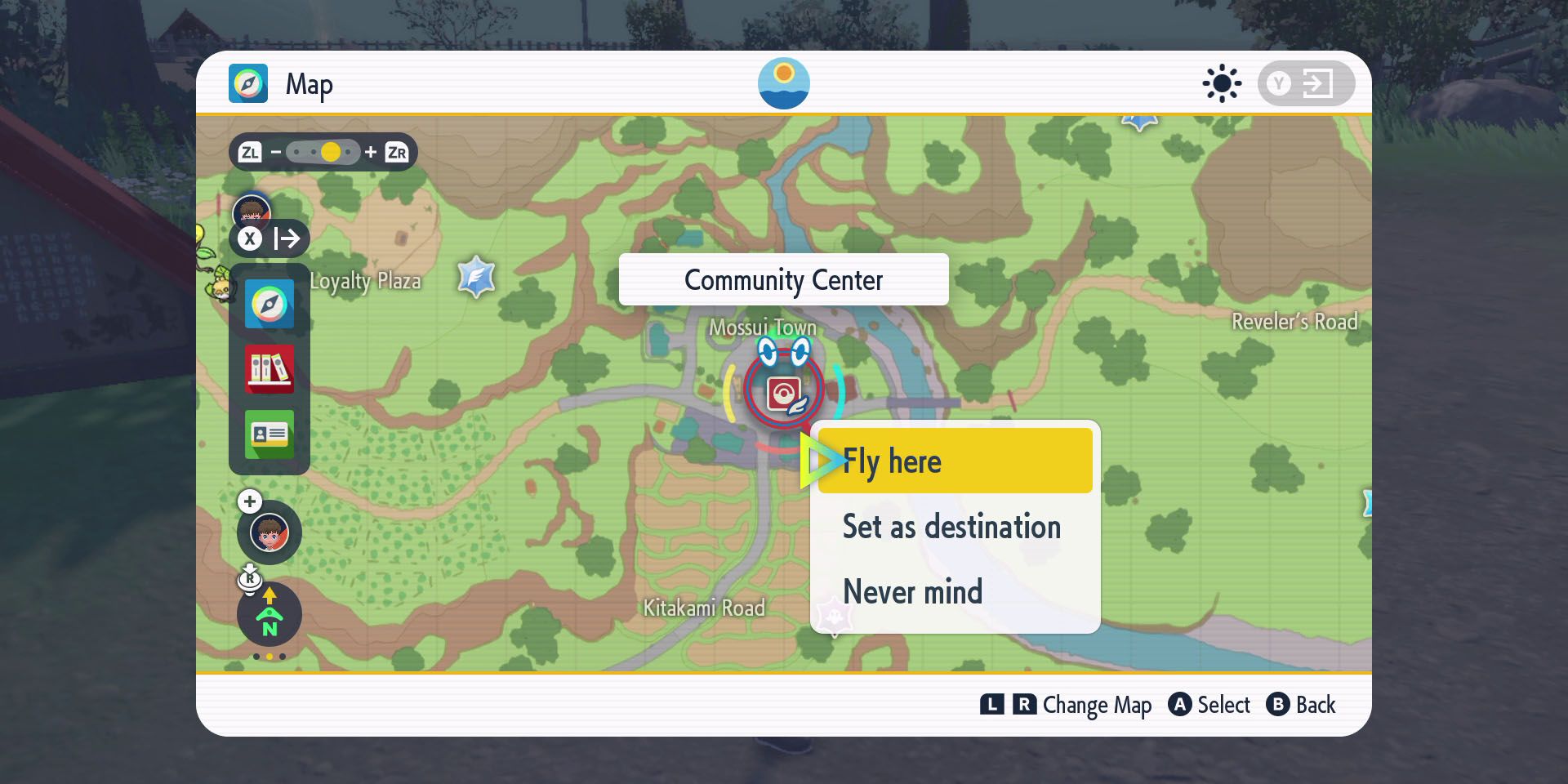Select 'Fly here' in the context menu
The width and height of the screenshot is (1568, 784).
tap(952, 461)
